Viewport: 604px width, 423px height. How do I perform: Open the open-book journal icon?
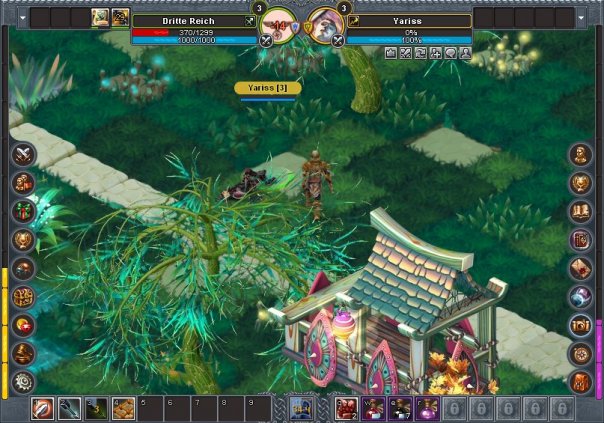click(581, 212)
